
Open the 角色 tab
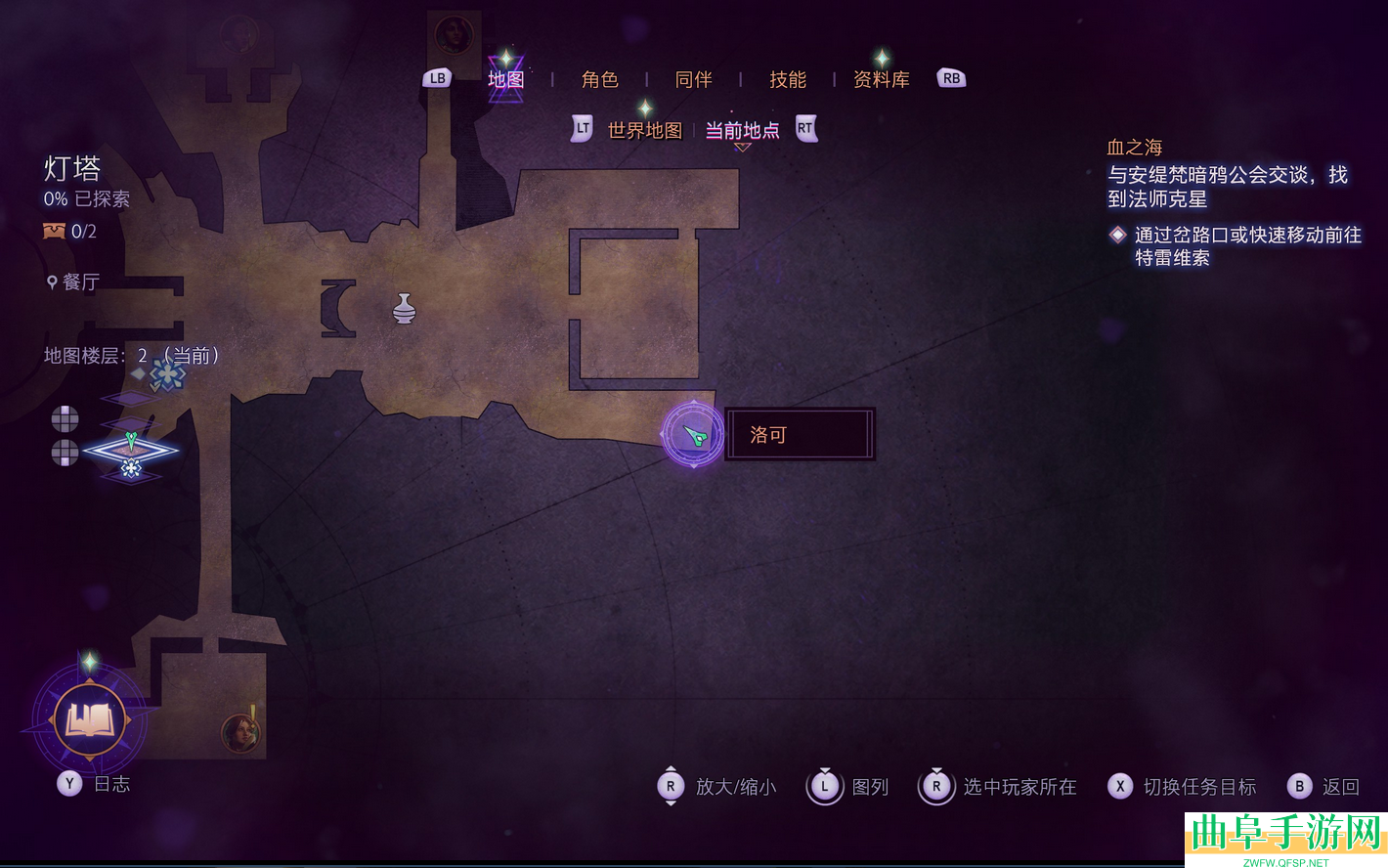click(599, 79)
